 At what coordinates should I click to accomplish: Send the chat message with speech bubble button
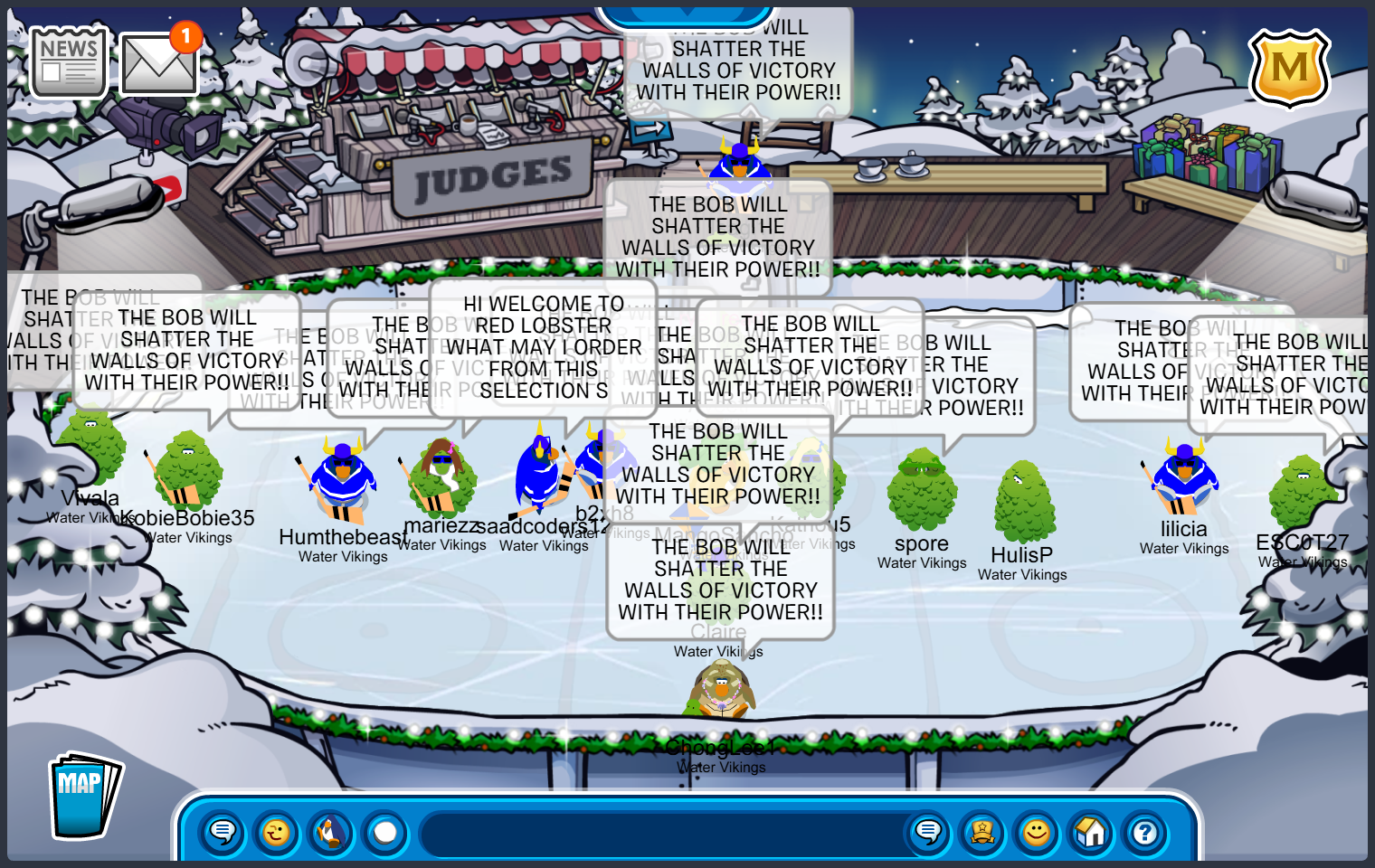(928, 832)
